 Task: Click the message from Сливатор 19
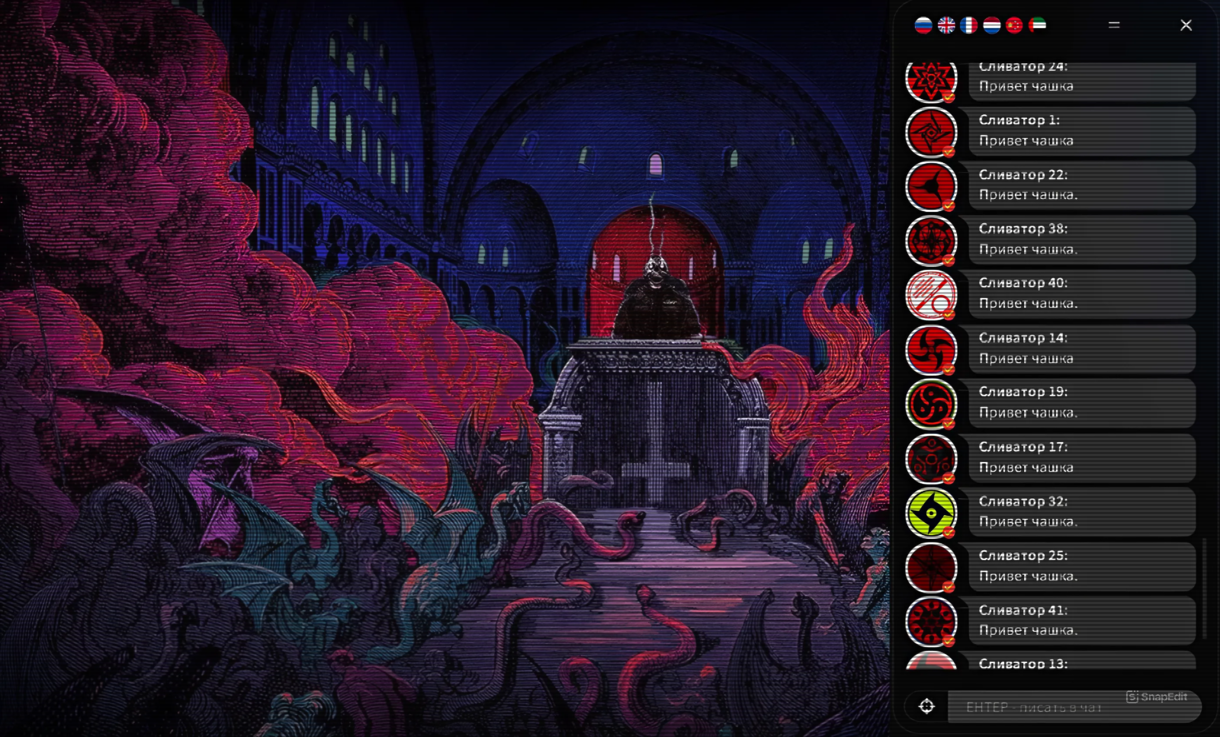coord(1081,402)
